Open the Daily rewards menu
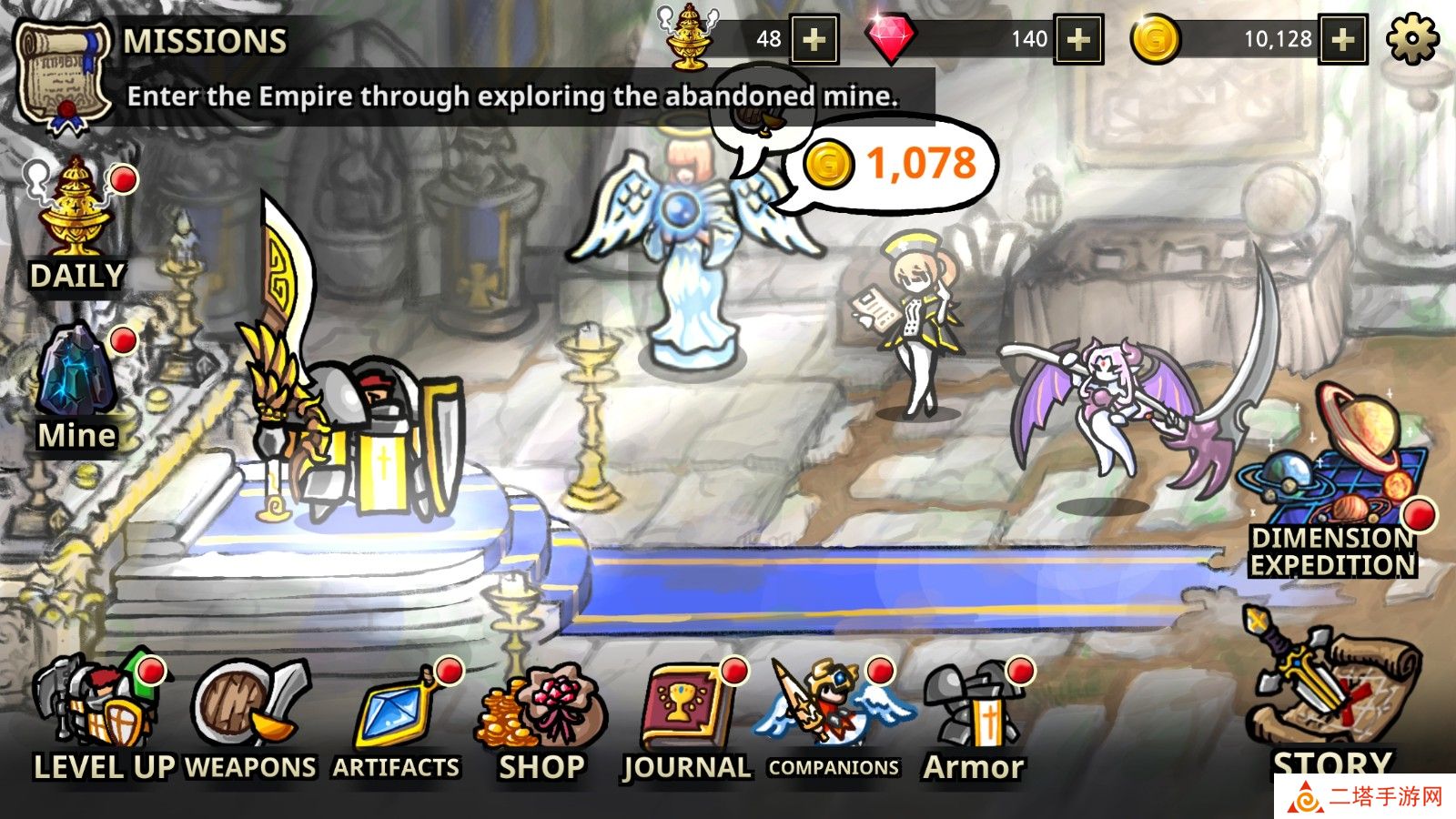Screen dimensions: 1456x819 [x=77, y=223]
